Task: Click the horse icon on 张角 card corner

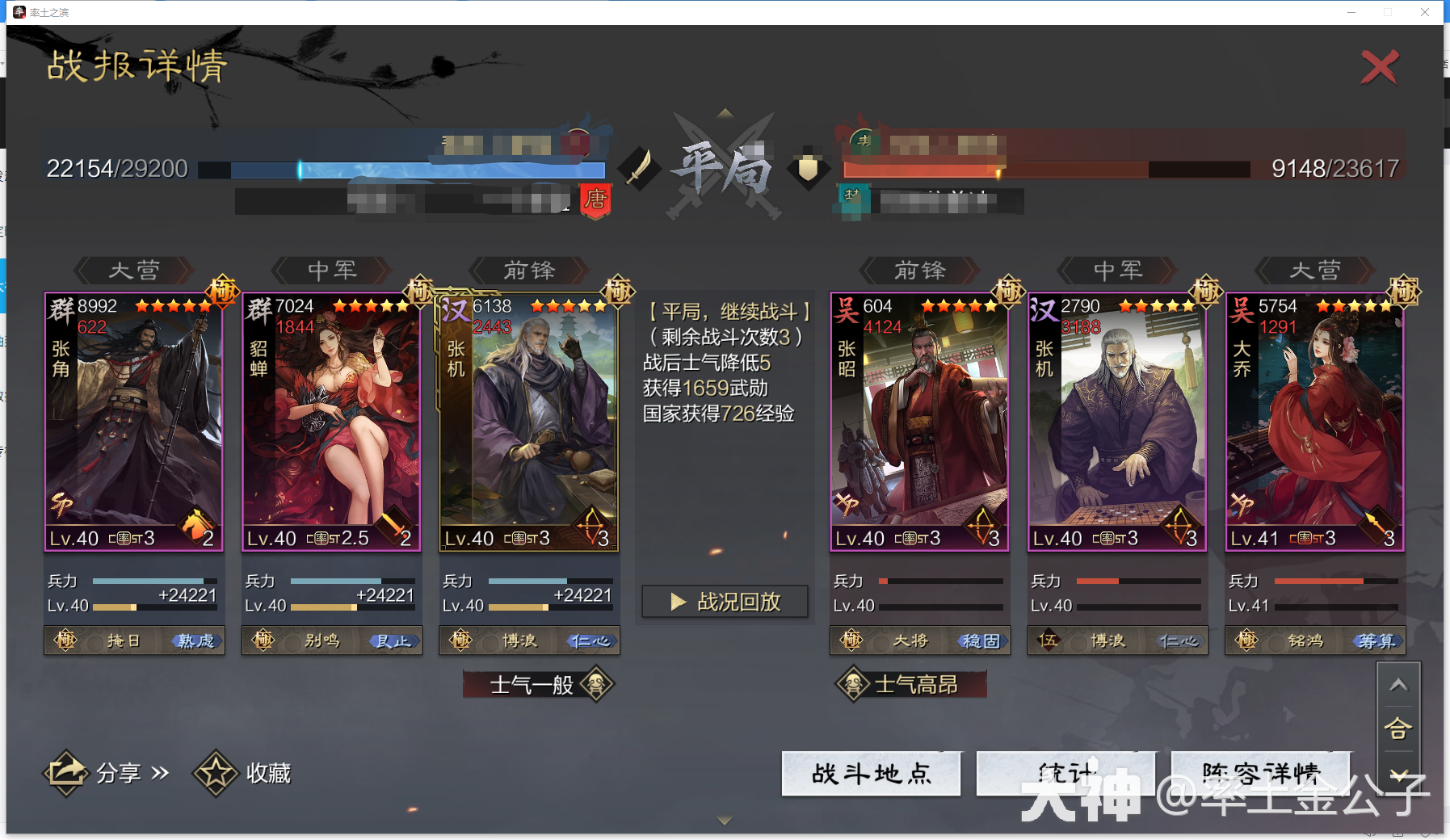Action: coord(195,525)
